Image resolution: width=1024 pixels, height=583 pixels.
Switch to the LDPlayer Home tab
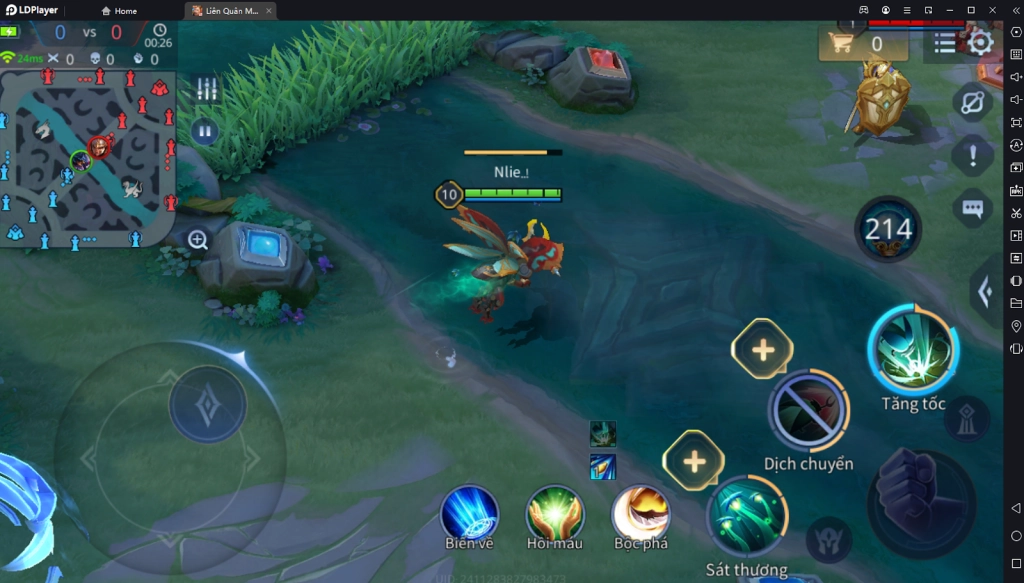click(119, 11)
